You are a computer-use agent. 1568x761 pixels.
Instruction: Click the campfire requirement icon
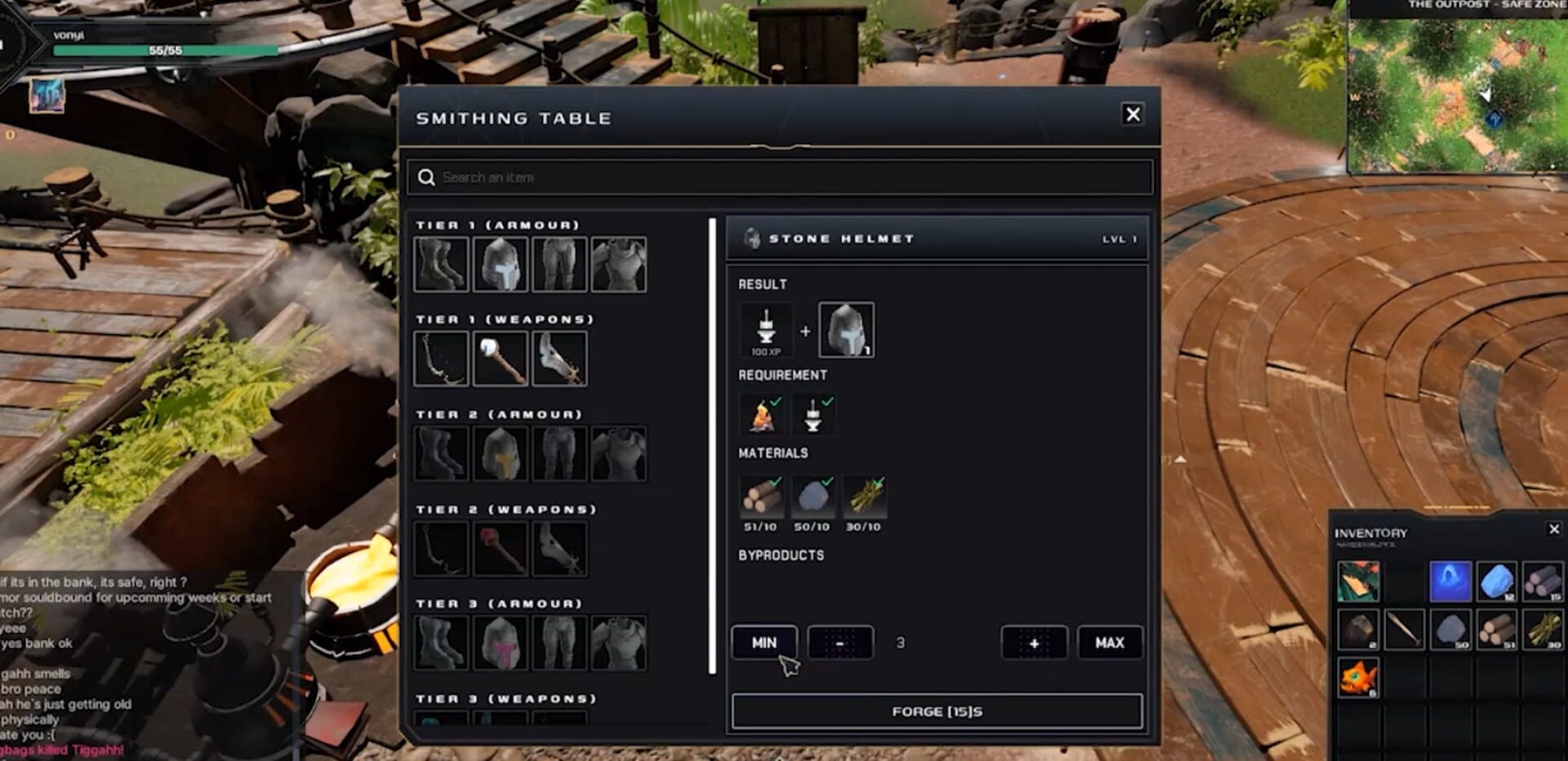(759, 413)
